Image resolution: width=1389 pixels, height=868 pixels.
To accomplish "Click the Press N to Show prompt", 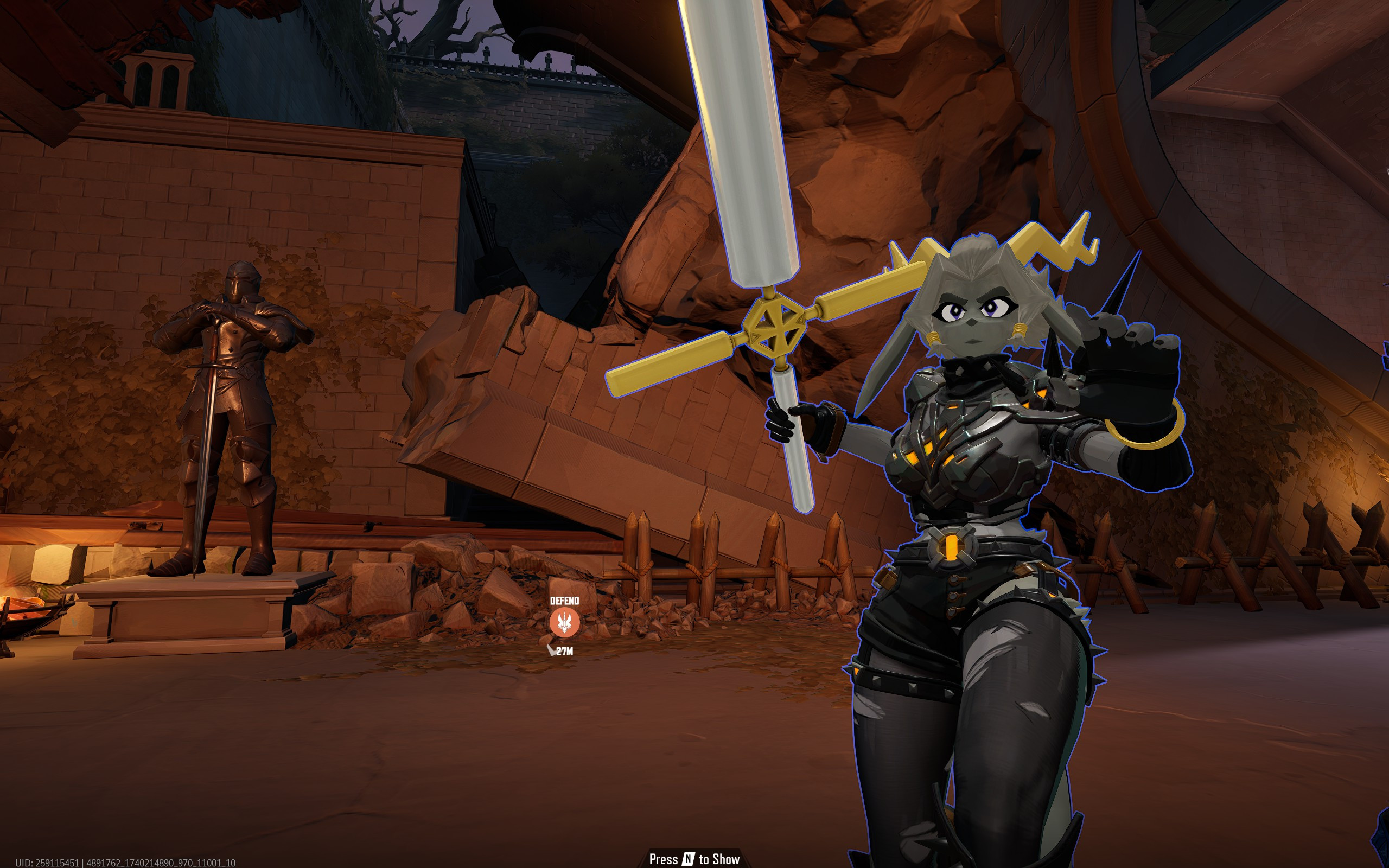I will tap(694, 859).
